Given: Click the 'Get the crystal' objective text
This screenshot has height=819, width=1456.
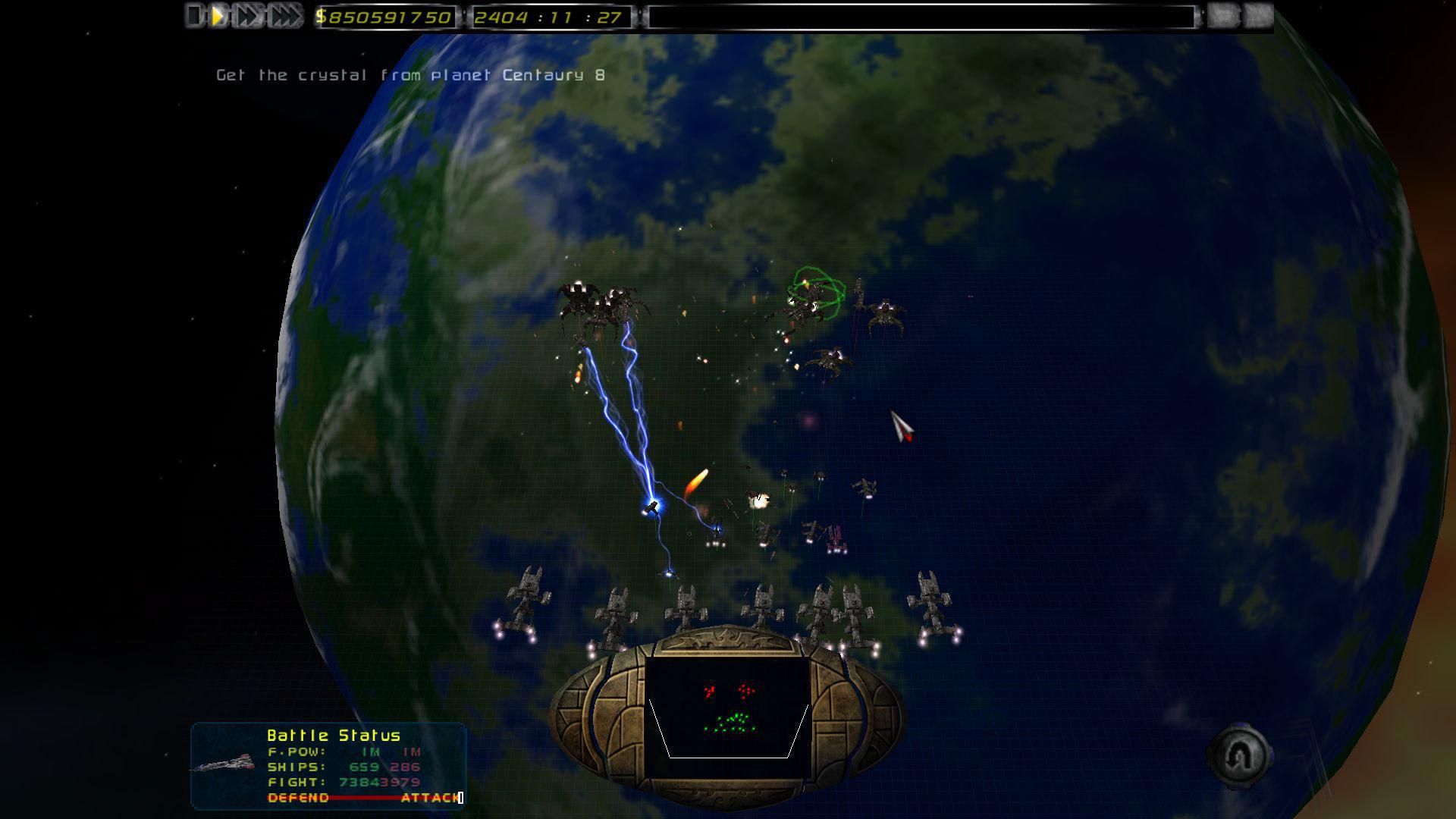Looking at the screenshot, I should [x=409, y=74].
